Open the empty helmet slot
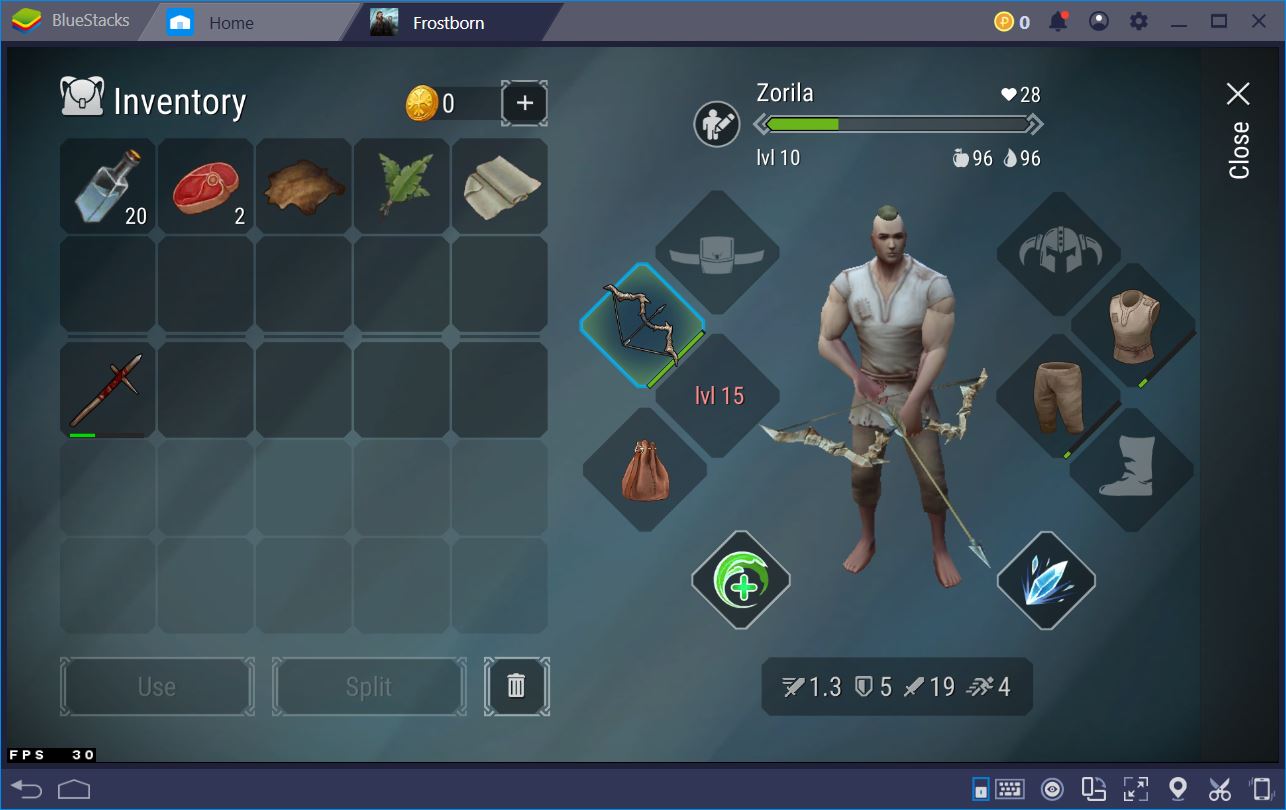The width and height of the screenshot is (1286, 810). (x=1058, y=253)
